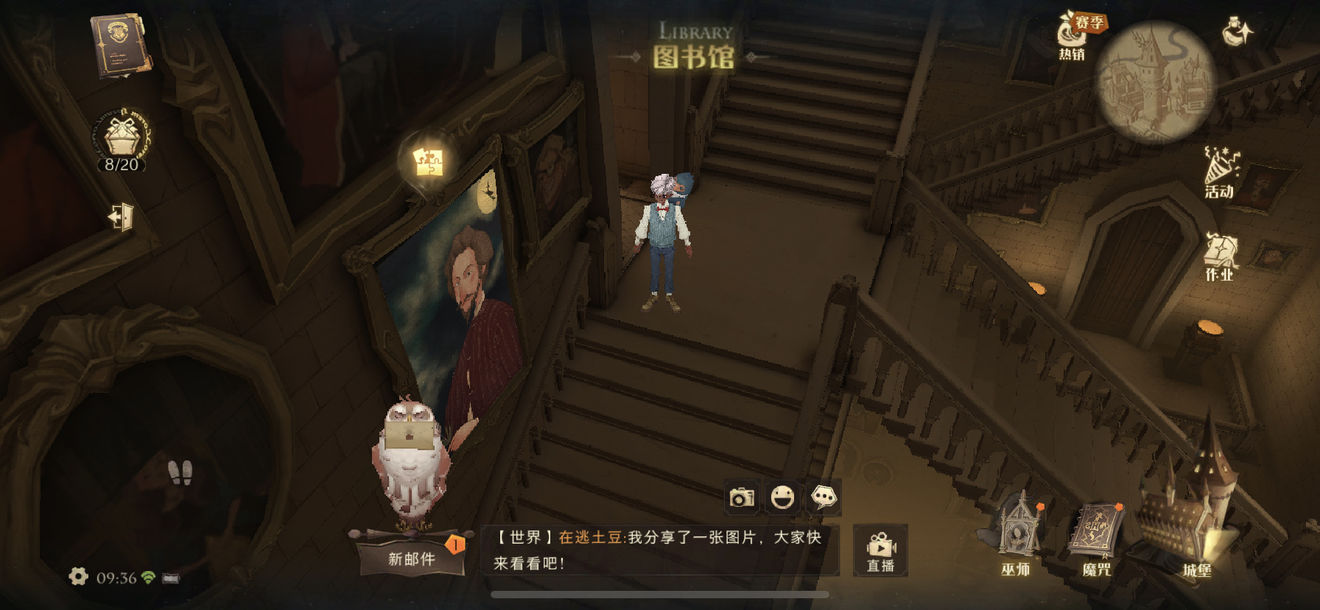Open the circular castle minimap
1320x610 pixels.
1155,82
